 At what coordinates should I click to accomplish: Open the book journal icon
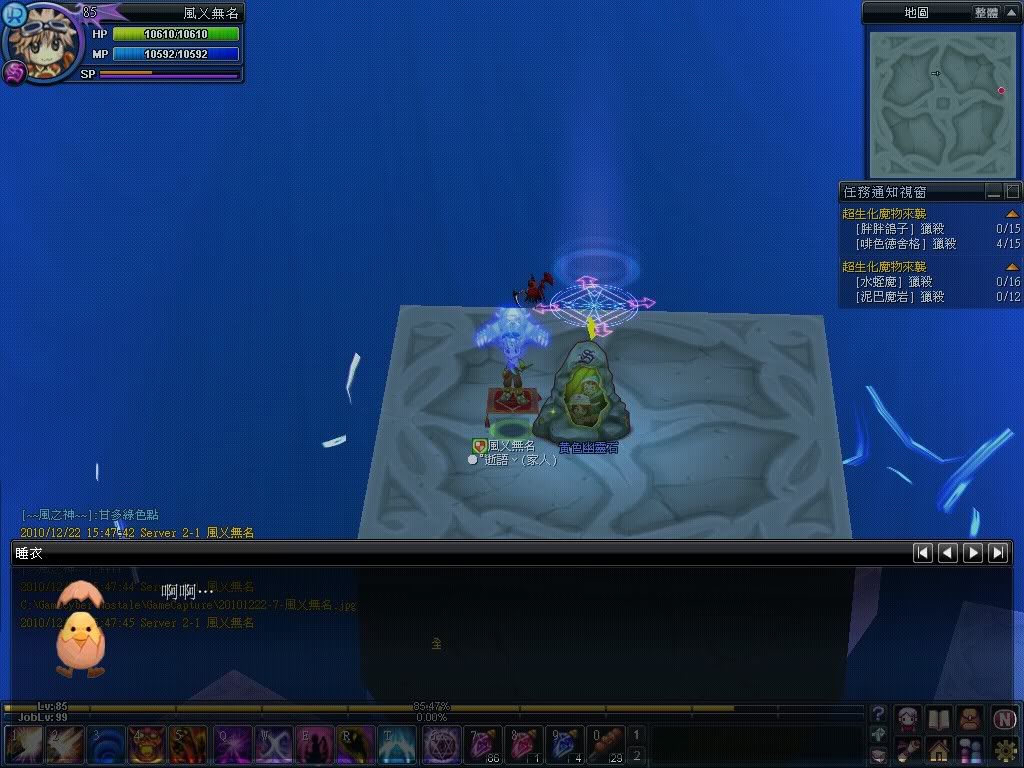click(938, 718)
